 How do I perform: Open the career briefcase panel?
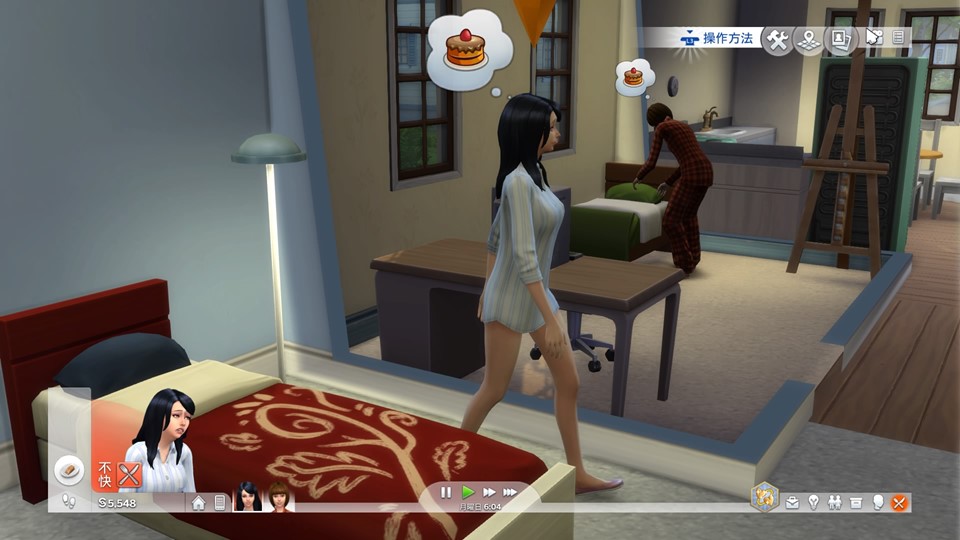coord(793,502)
